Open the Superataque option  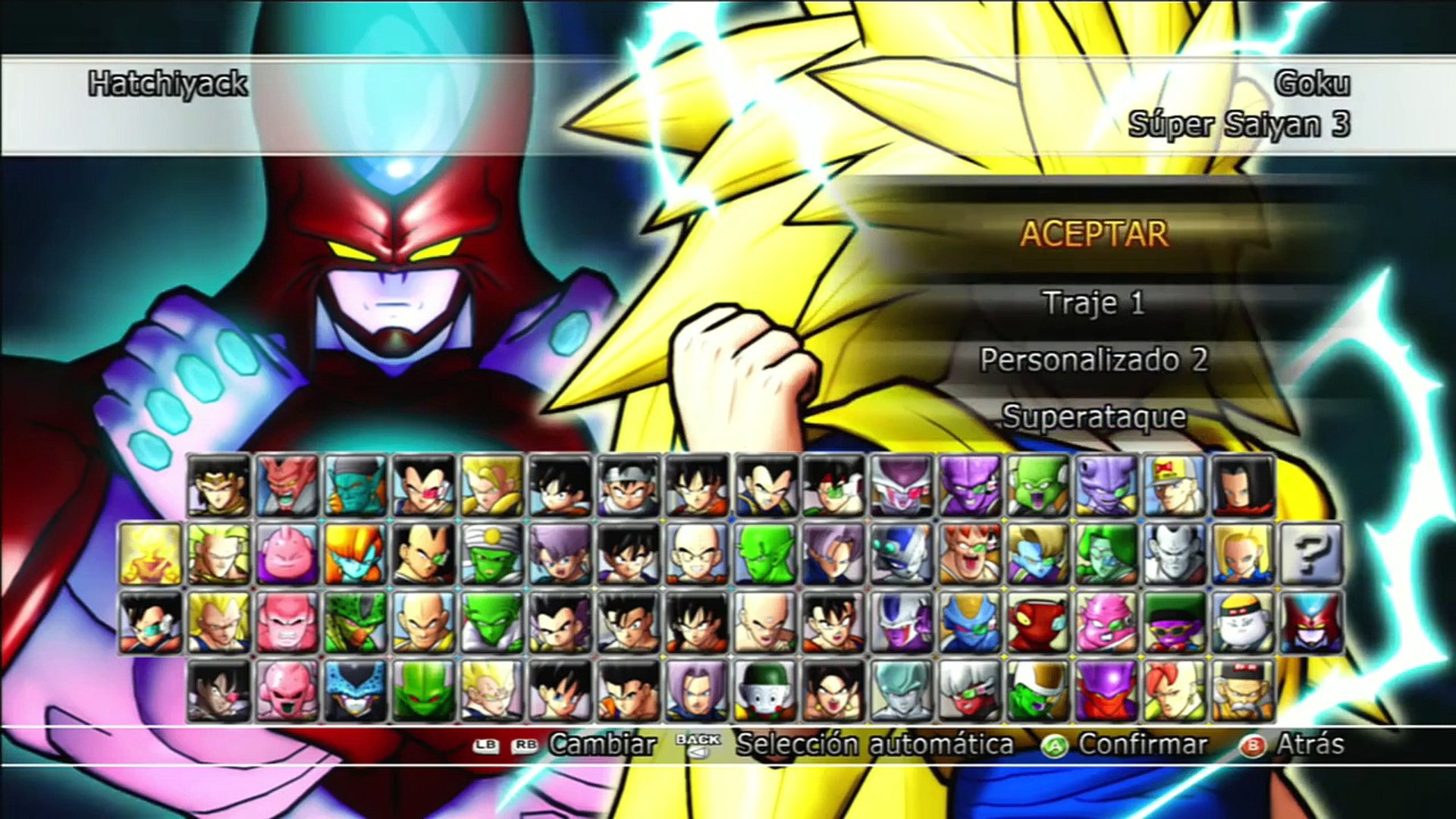[1094, 416]
